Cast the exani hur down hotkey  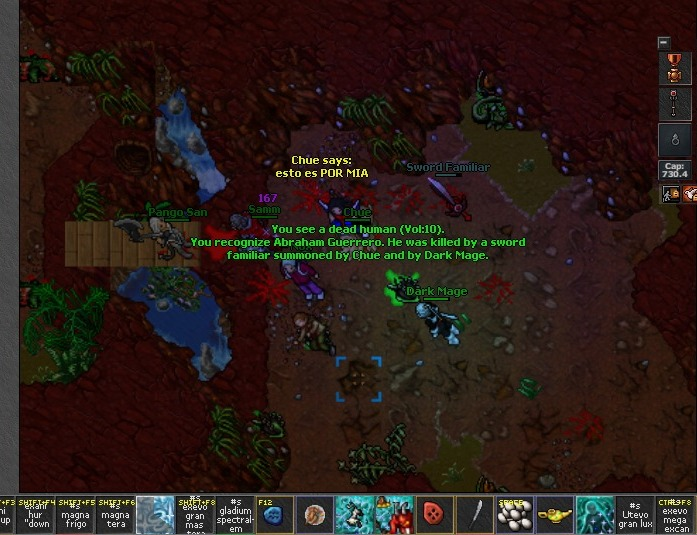pyautogui.click(x=37, y=514)
